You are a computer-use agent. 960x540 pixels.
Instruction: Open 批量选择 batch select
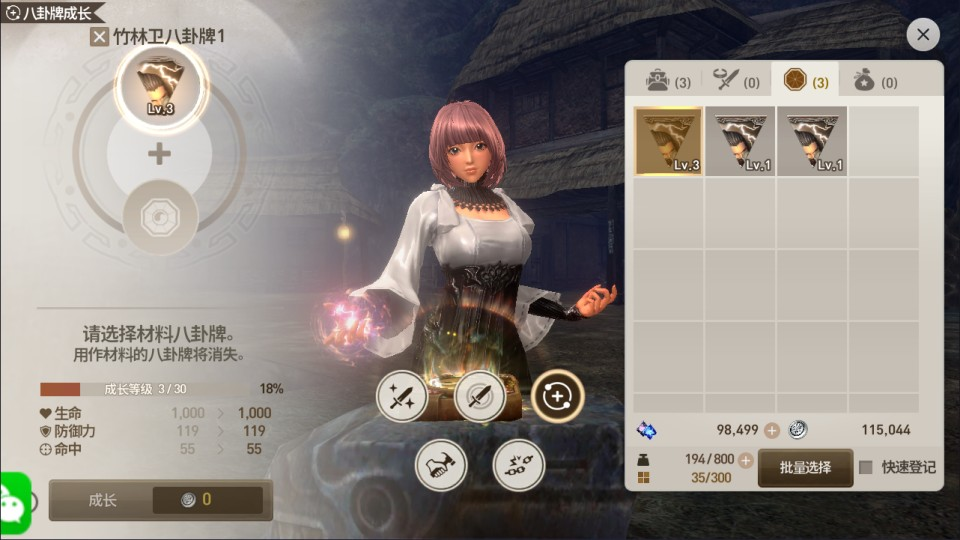point(805,468)
